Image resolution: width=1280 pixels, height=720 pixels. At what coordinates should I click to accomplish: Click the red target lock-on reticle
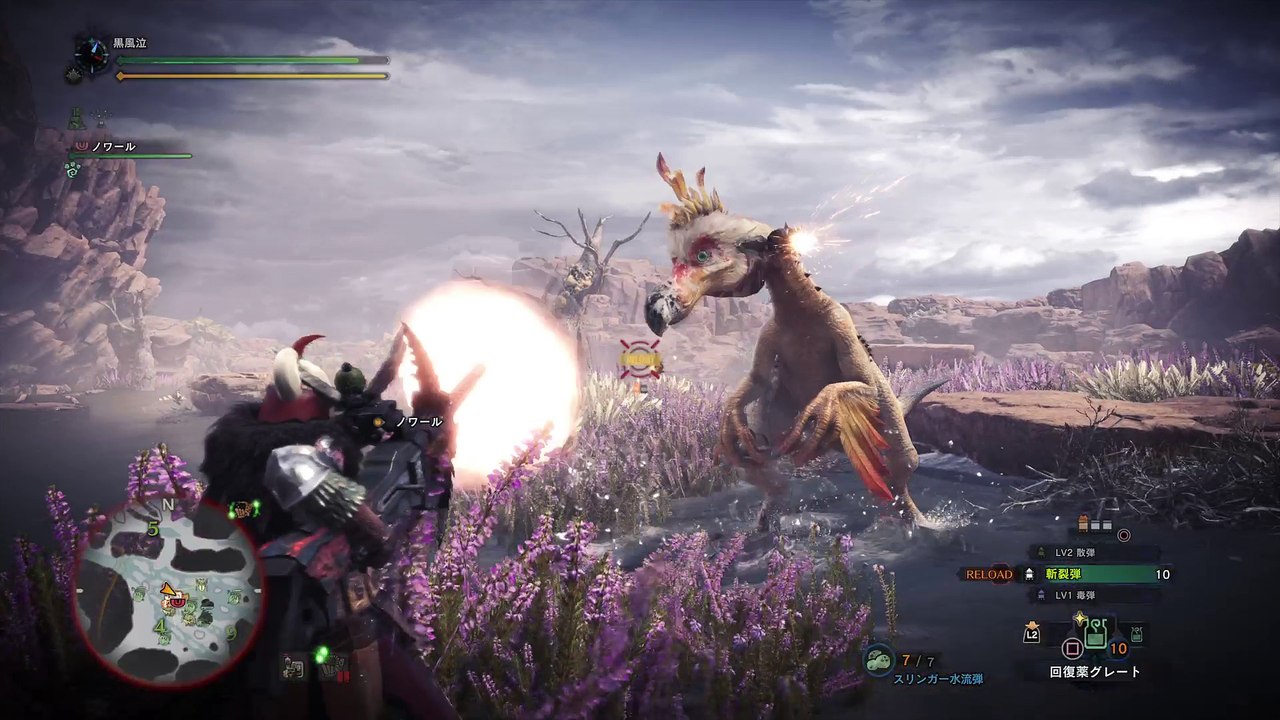(x=639, y=360)
